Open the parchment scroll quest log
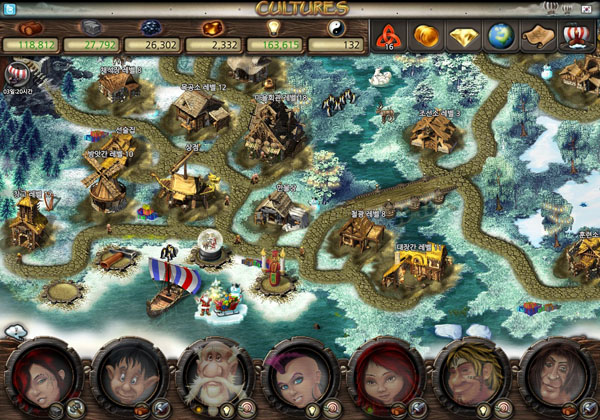This screenshot has height=420, width=600. coord(539,38)
